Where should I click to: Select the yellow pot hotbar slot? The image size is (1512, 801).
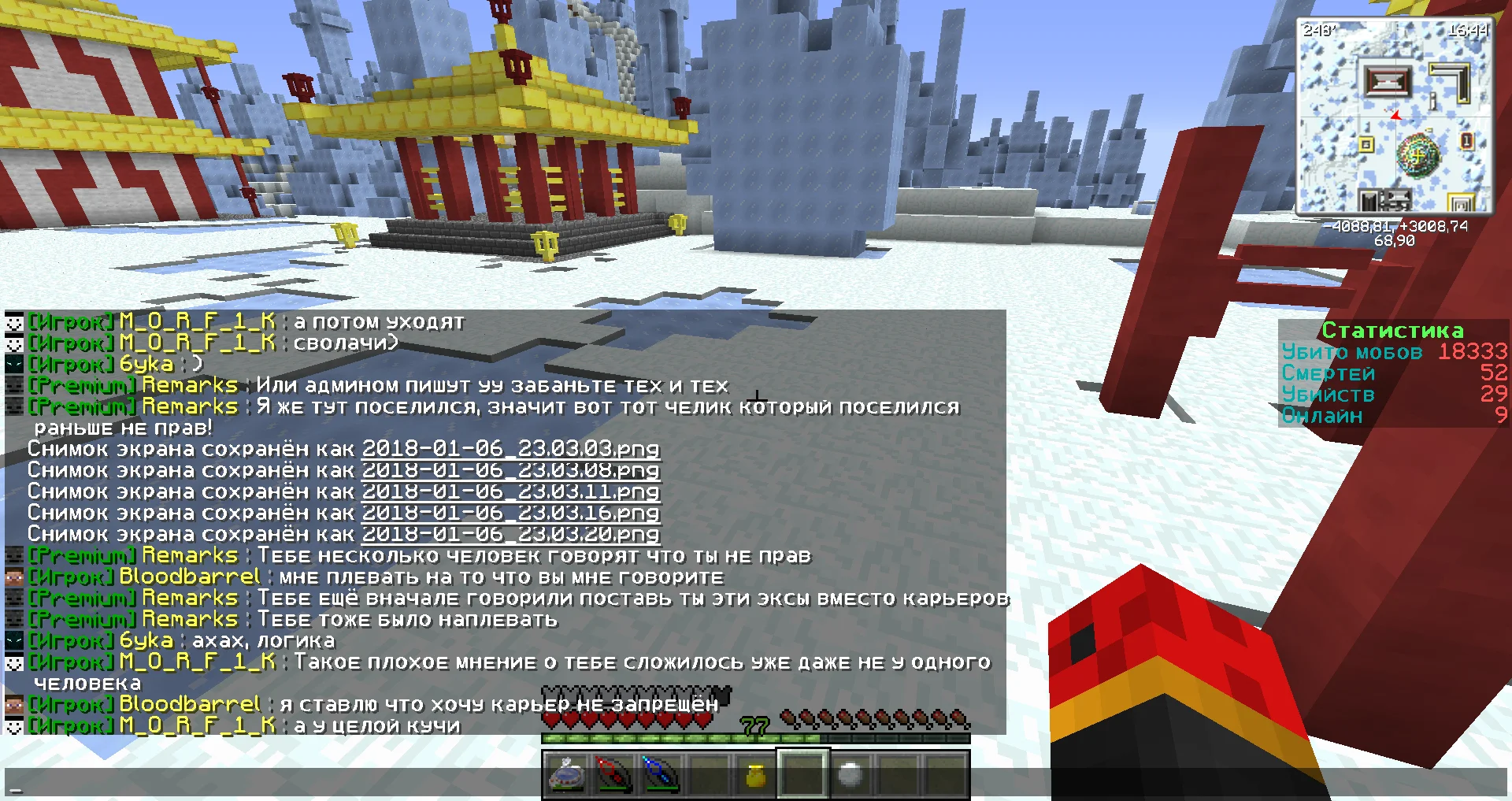pos(755,773)
